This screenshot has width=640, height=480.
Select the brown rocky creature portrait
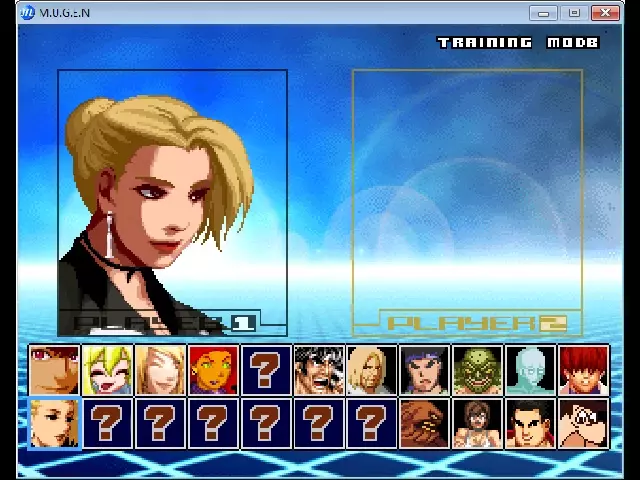tap(425, 423)
